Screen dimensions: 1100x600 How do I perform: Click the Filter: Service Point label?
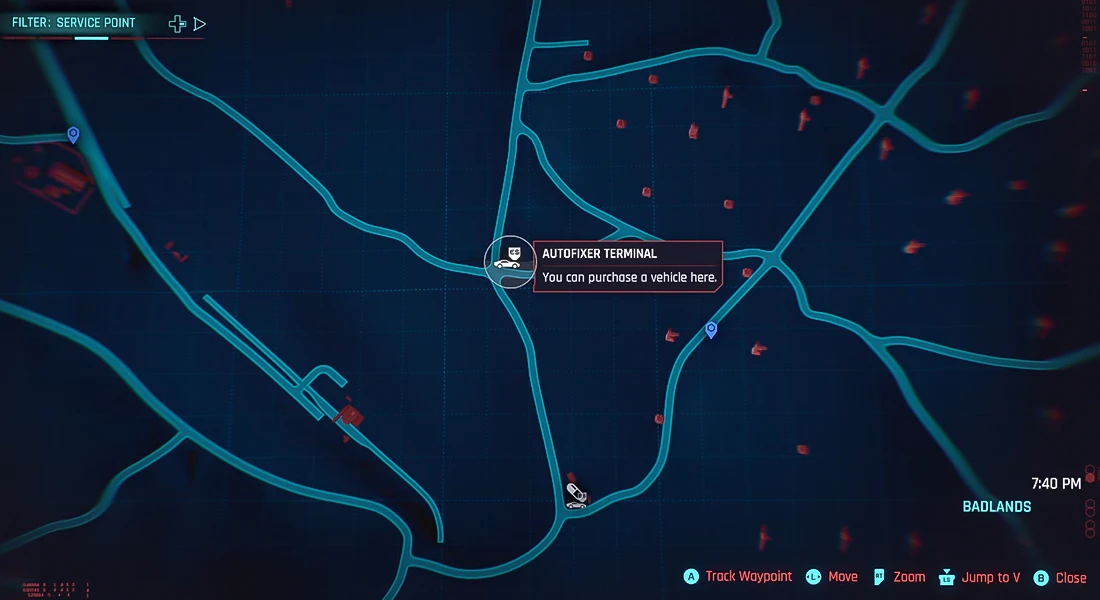[x=73, y=23]
